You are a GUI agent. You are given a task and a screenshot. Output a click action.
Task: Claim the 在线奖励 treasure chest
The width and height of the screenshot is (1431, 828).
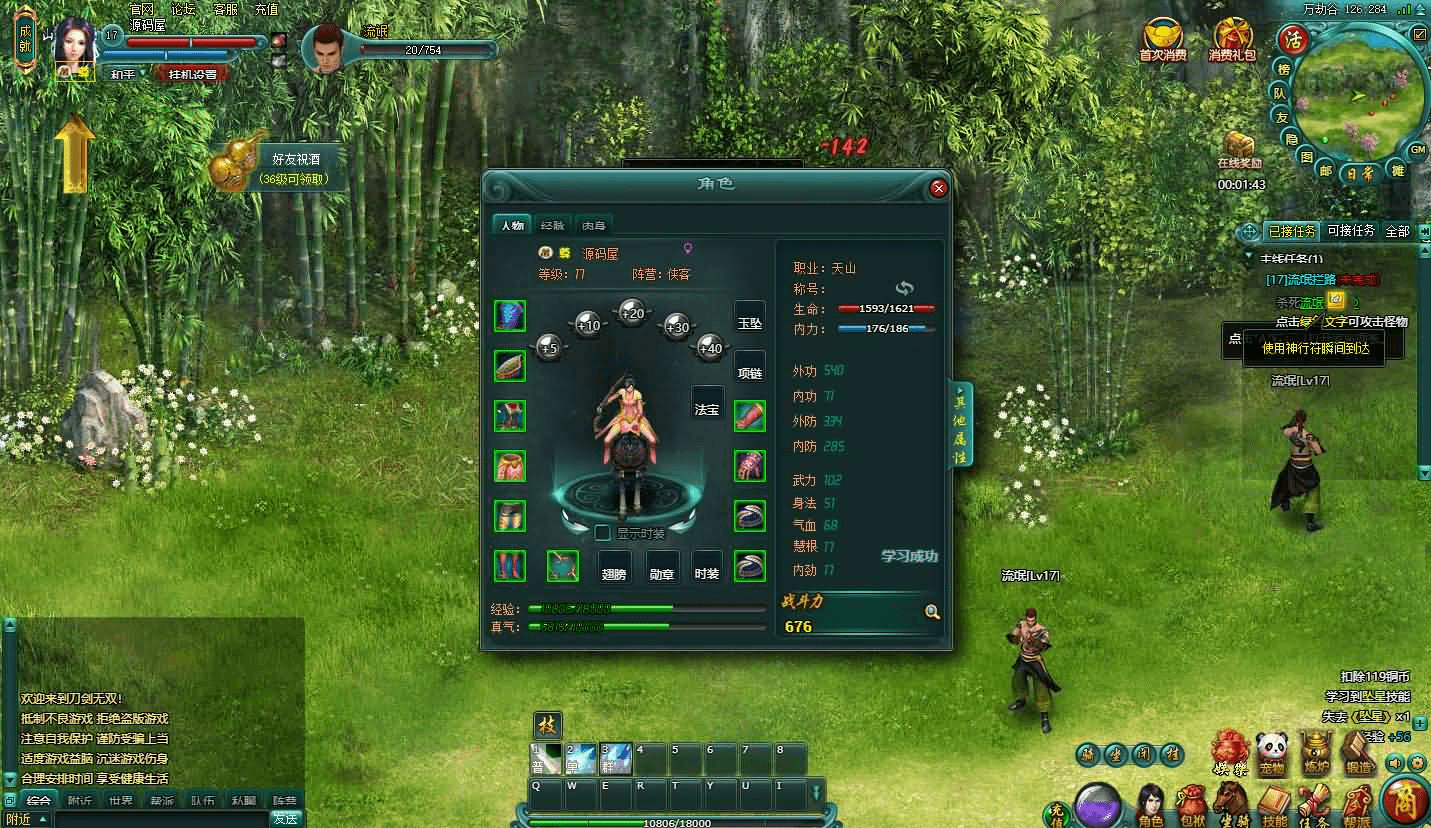(x=1240, y=146)
